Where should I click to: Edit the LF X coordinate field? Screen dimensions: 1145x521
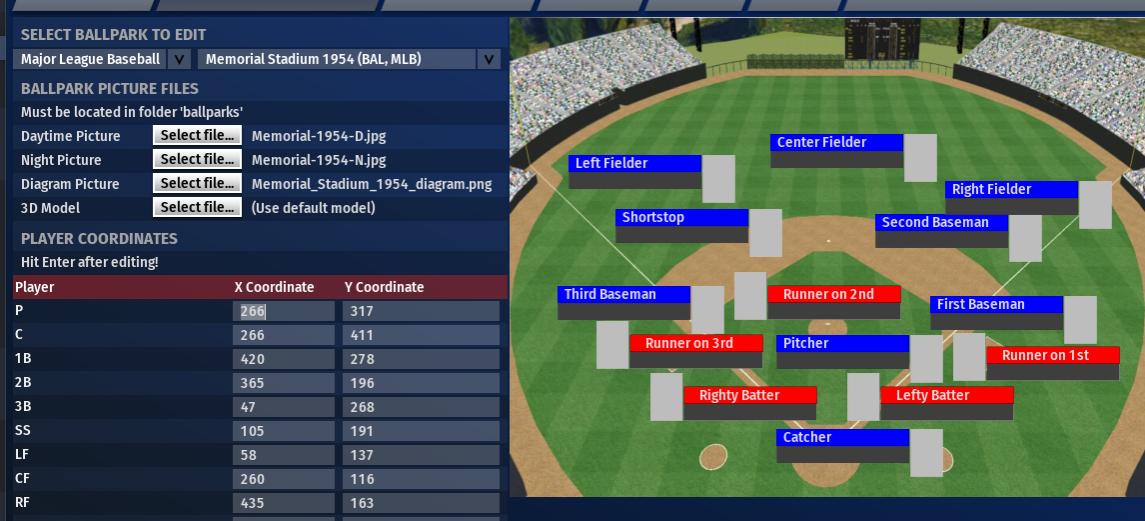pos(284,455)
